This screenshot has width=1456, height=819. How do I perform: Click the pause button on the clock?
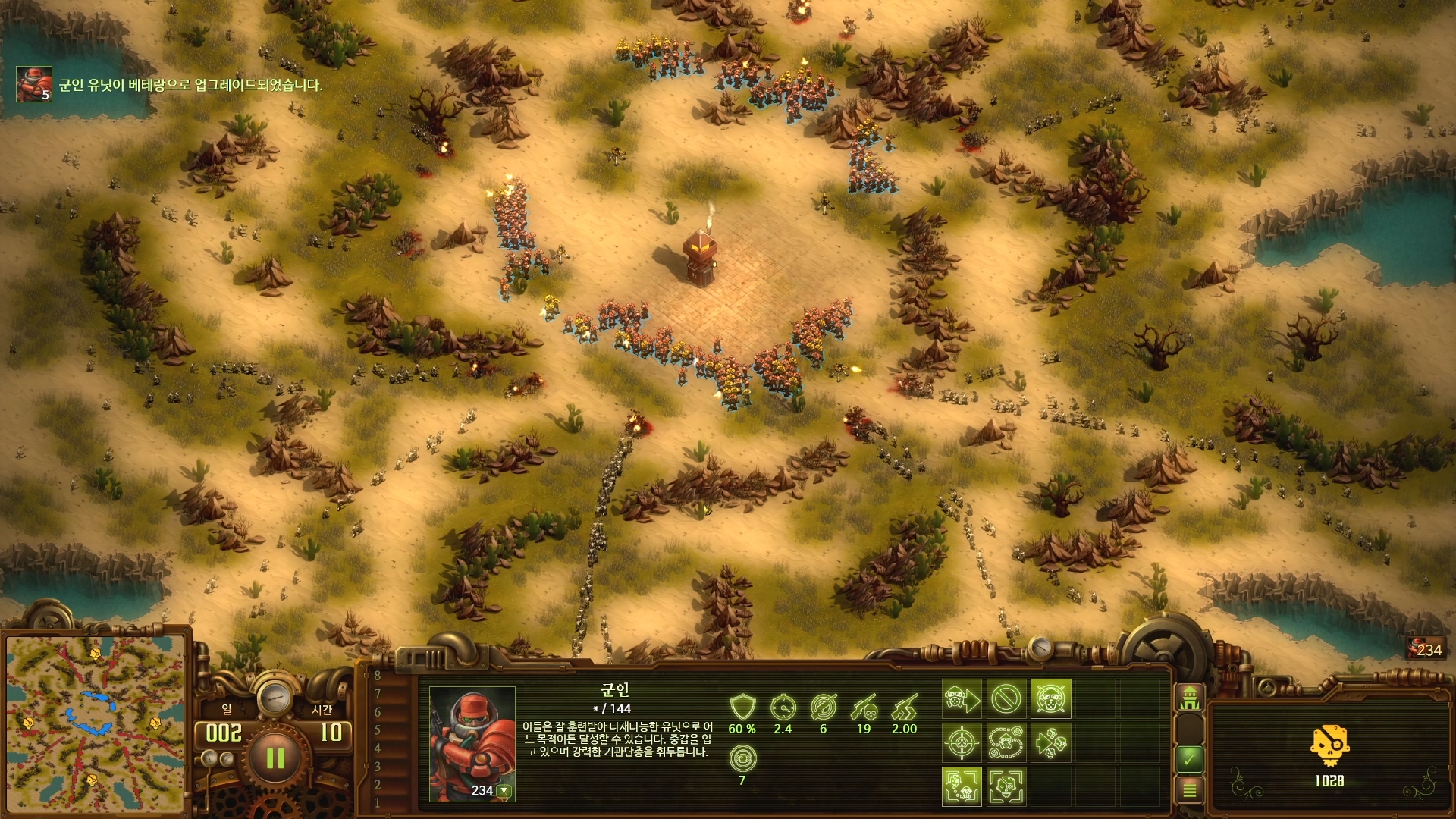point(275,758)
